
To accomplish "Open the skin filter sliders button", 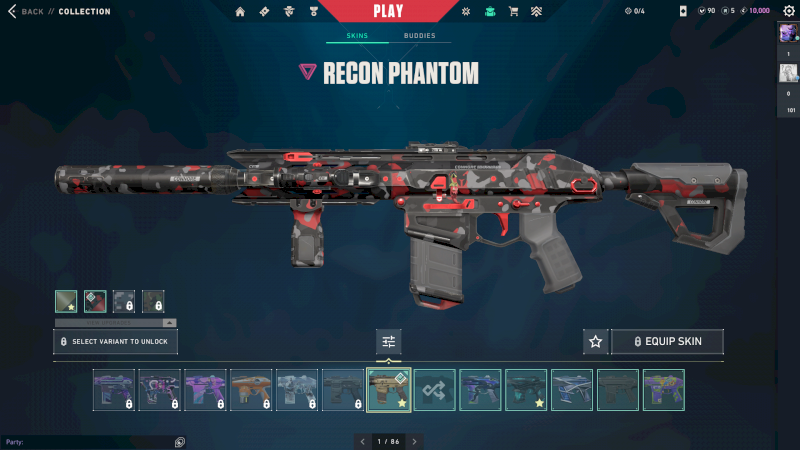I will coord(389,342).
